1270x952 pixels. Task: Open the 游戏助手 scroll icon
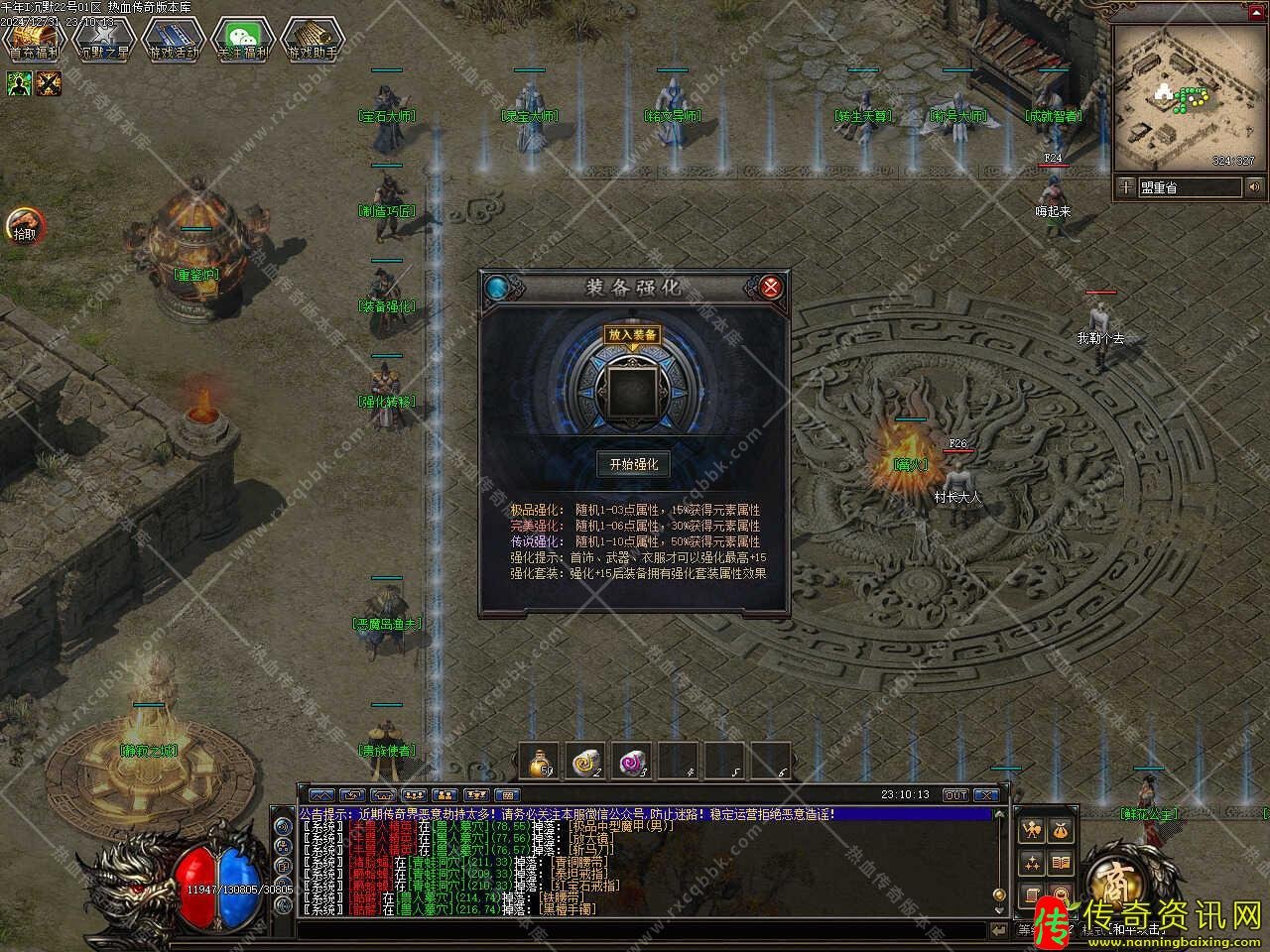point(312,40)
